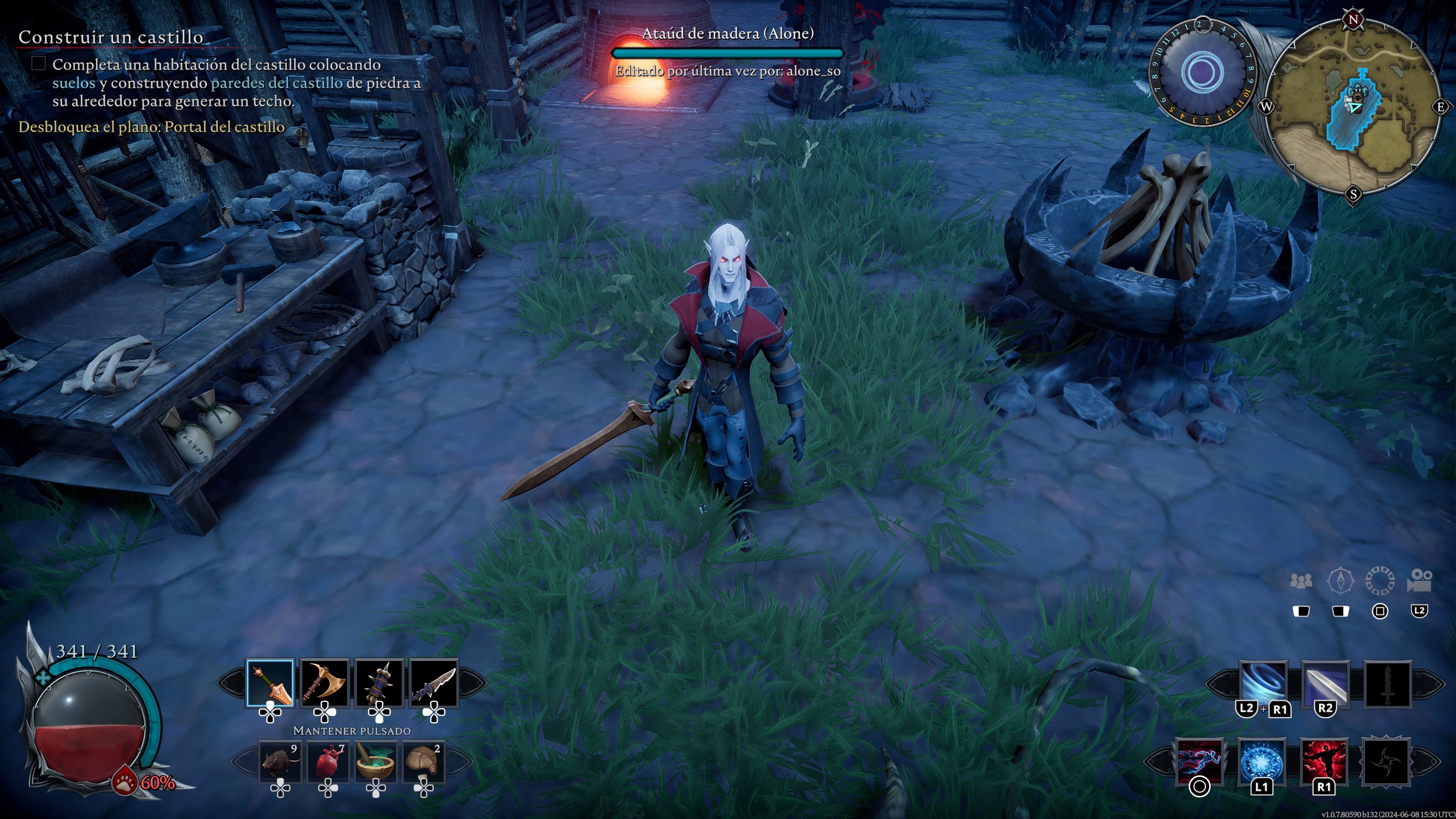Open the circular minimap
1456x819 pixels.
1353,106
